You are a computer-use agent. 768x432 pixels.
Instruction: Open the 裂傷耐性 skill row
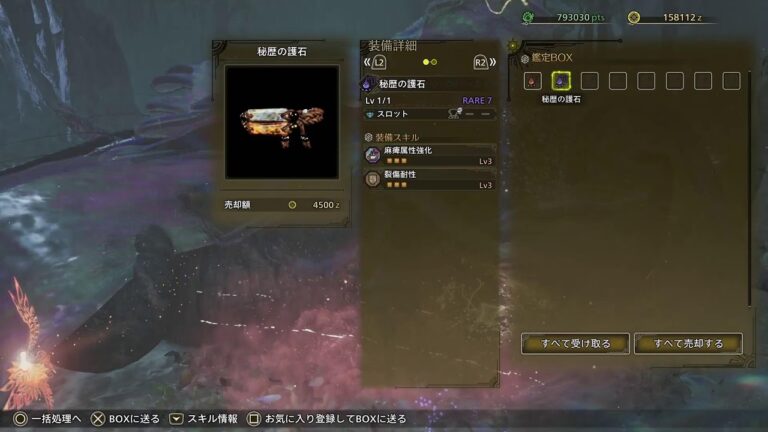coord(430,179)
